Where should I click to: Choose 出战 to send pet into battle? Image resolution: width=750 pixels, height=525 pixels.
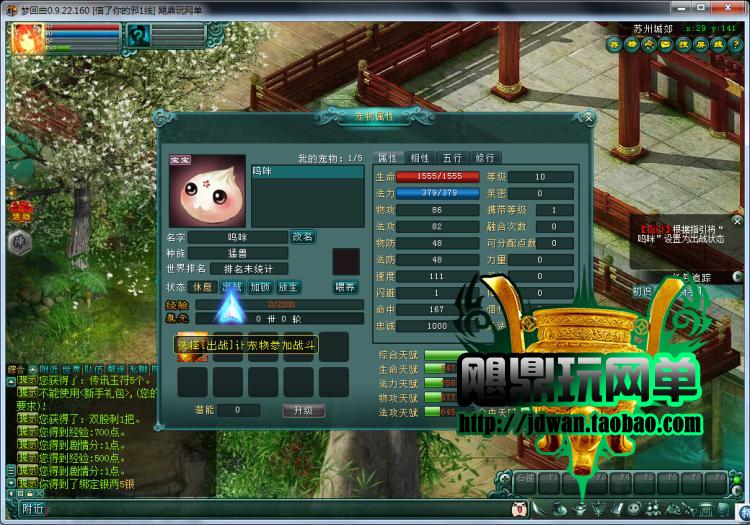click(232, 286)
